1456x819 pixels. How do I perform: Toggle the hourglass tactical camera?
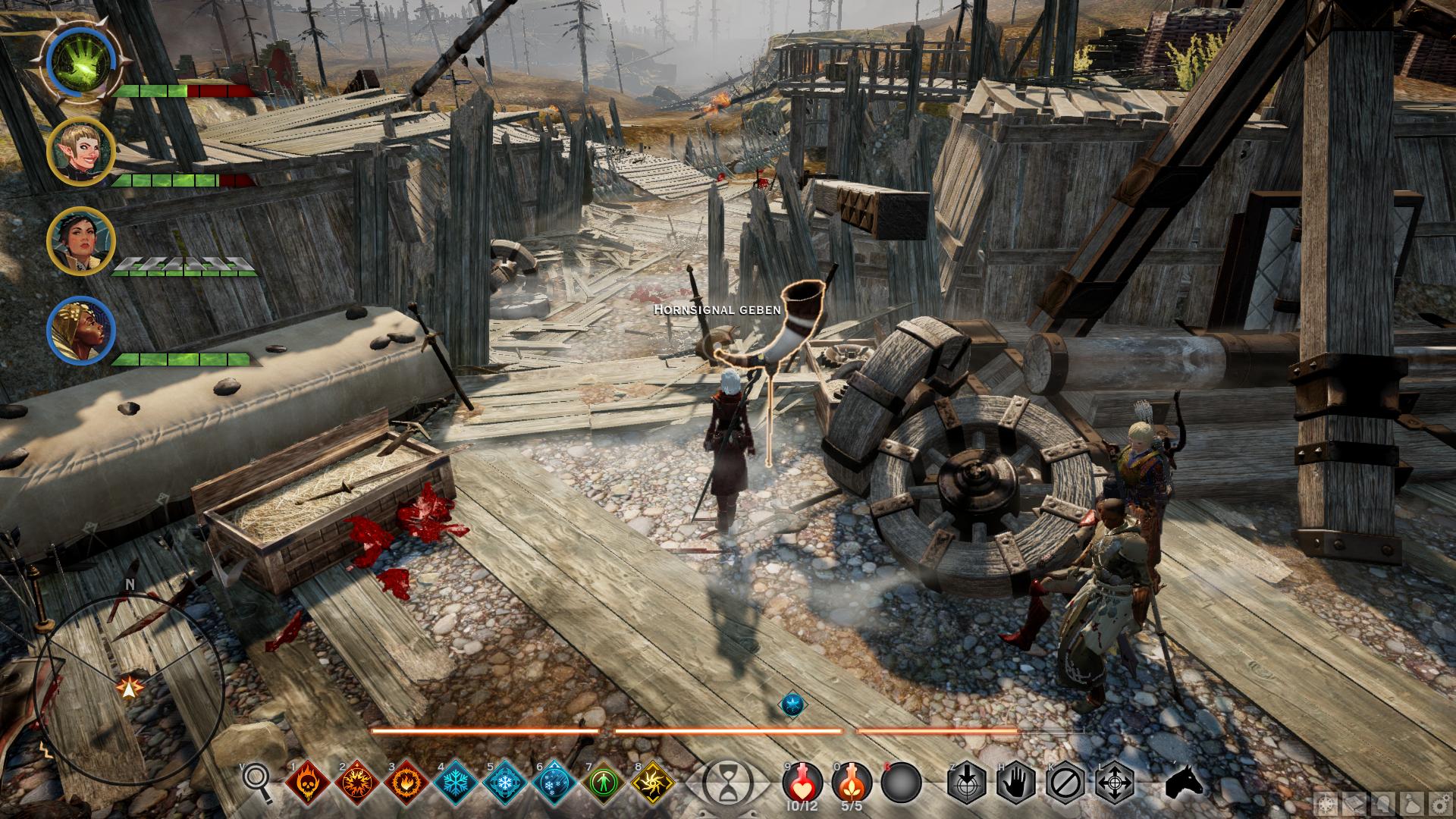click(726, 781)
